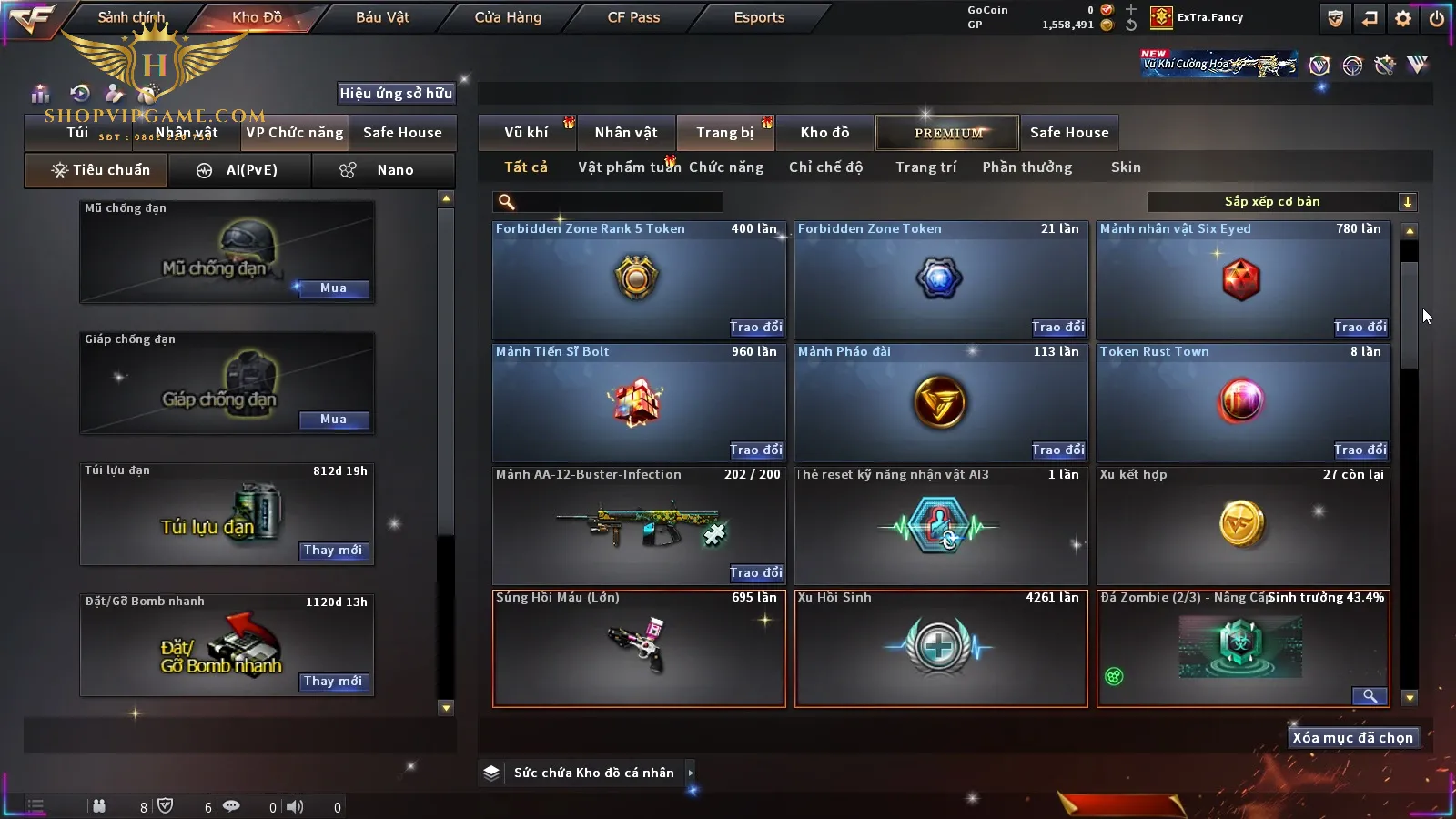Choose the Nano mode tab
1456x819 pixels.
[384, 170]
